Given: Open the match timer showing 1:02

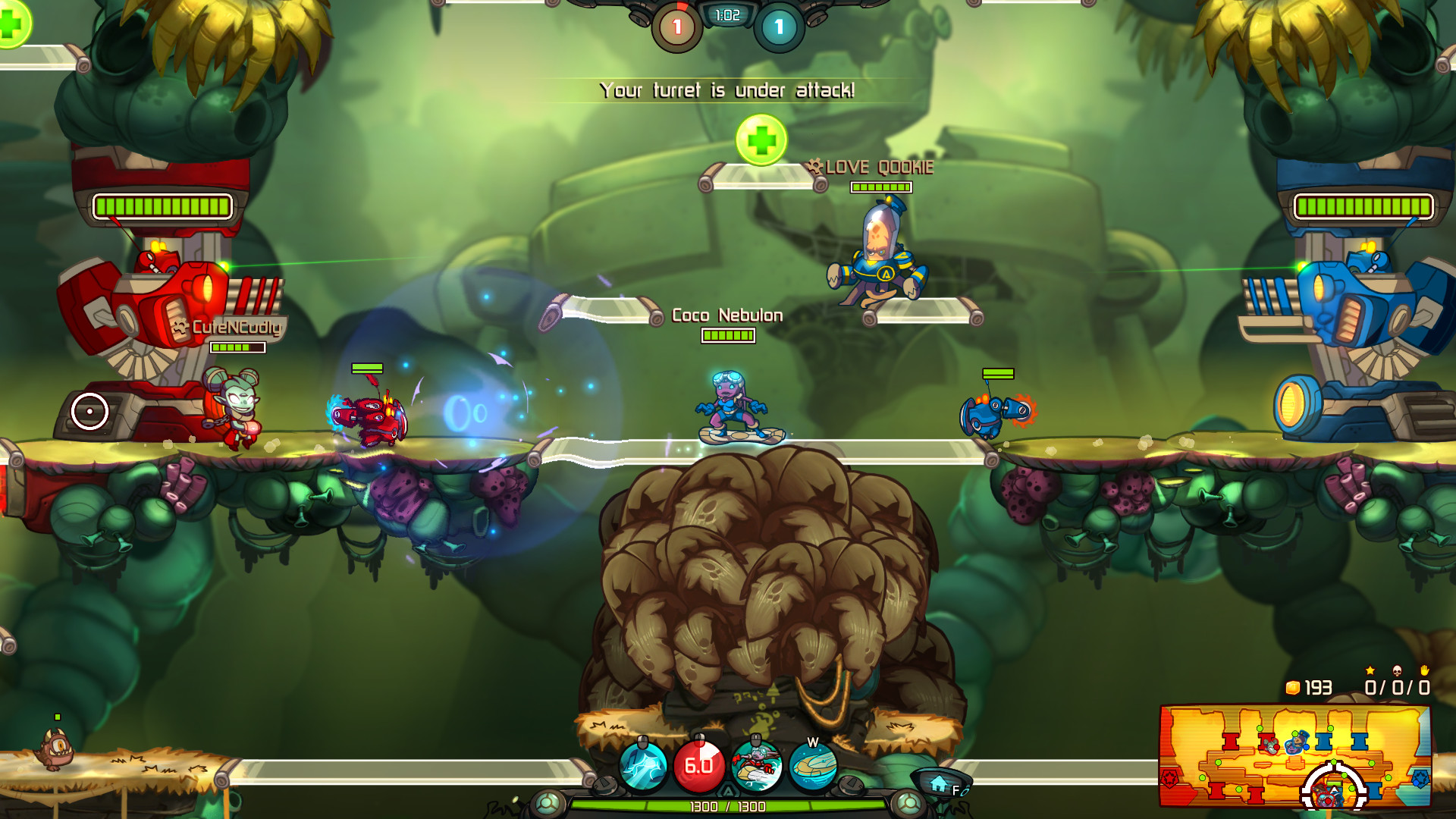Looking at the screenshot, I should 726,14.
